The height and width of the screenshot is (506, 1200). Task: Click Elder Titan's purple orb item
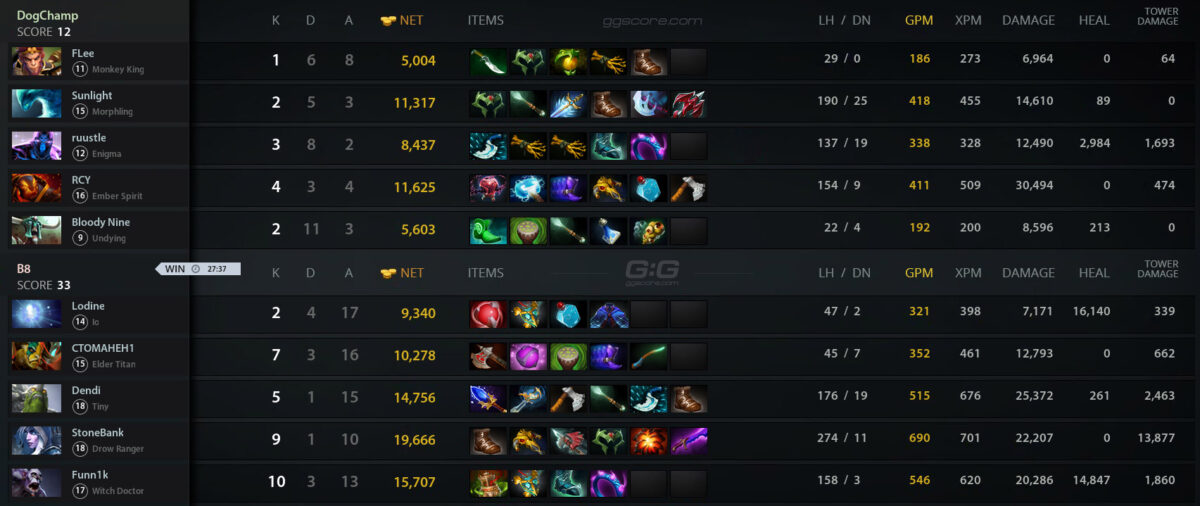[528, 357]
